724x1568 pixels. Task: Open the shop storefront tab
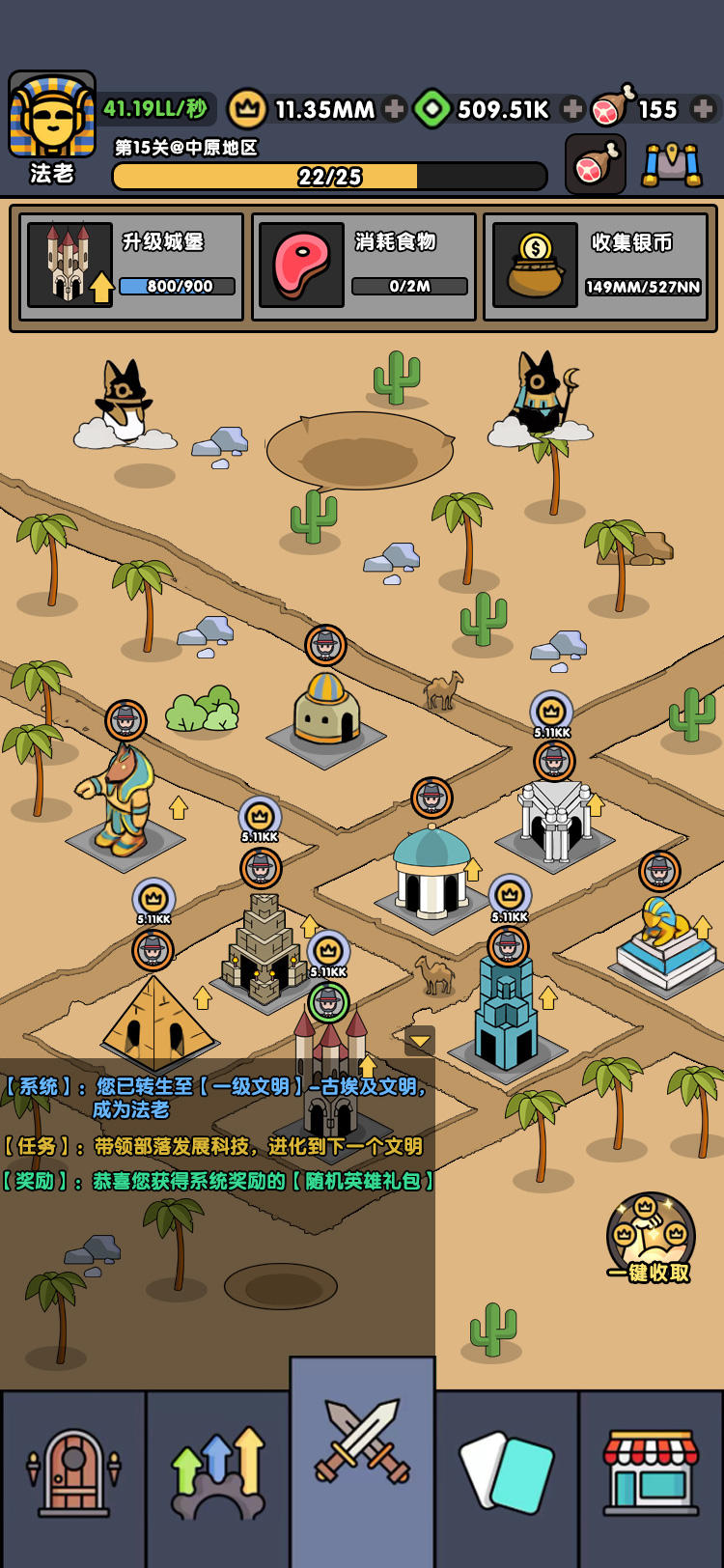(652, 1473)
